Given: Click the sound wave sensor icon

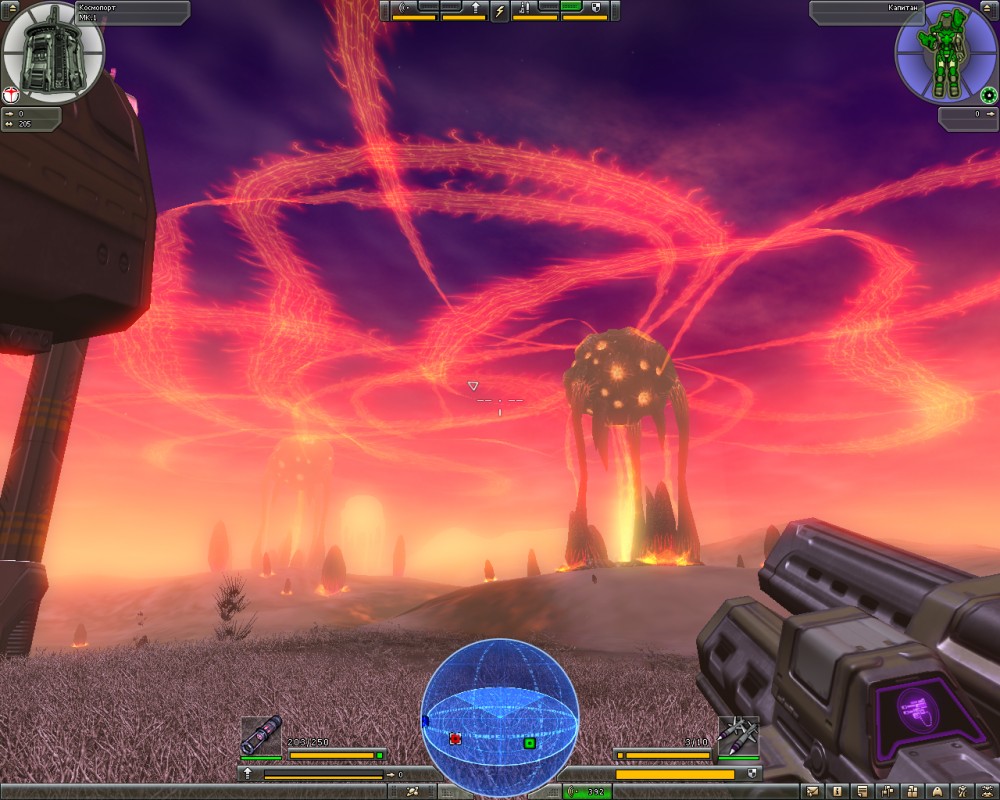Looking at the screenshot, I should tap(406, 9).
